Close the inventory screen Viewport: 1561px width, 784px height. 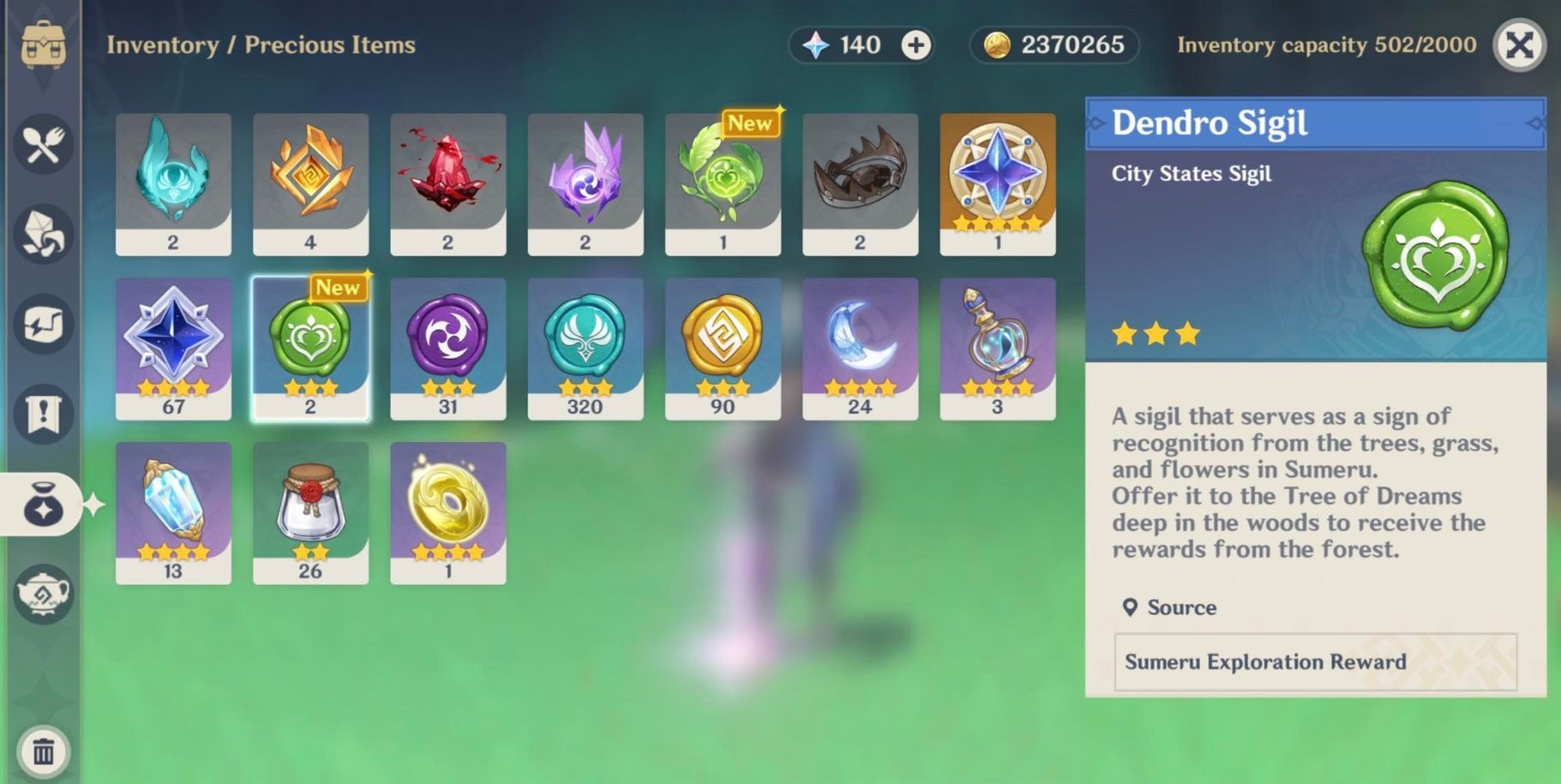pyautogui.click(x=1518, y=45)
